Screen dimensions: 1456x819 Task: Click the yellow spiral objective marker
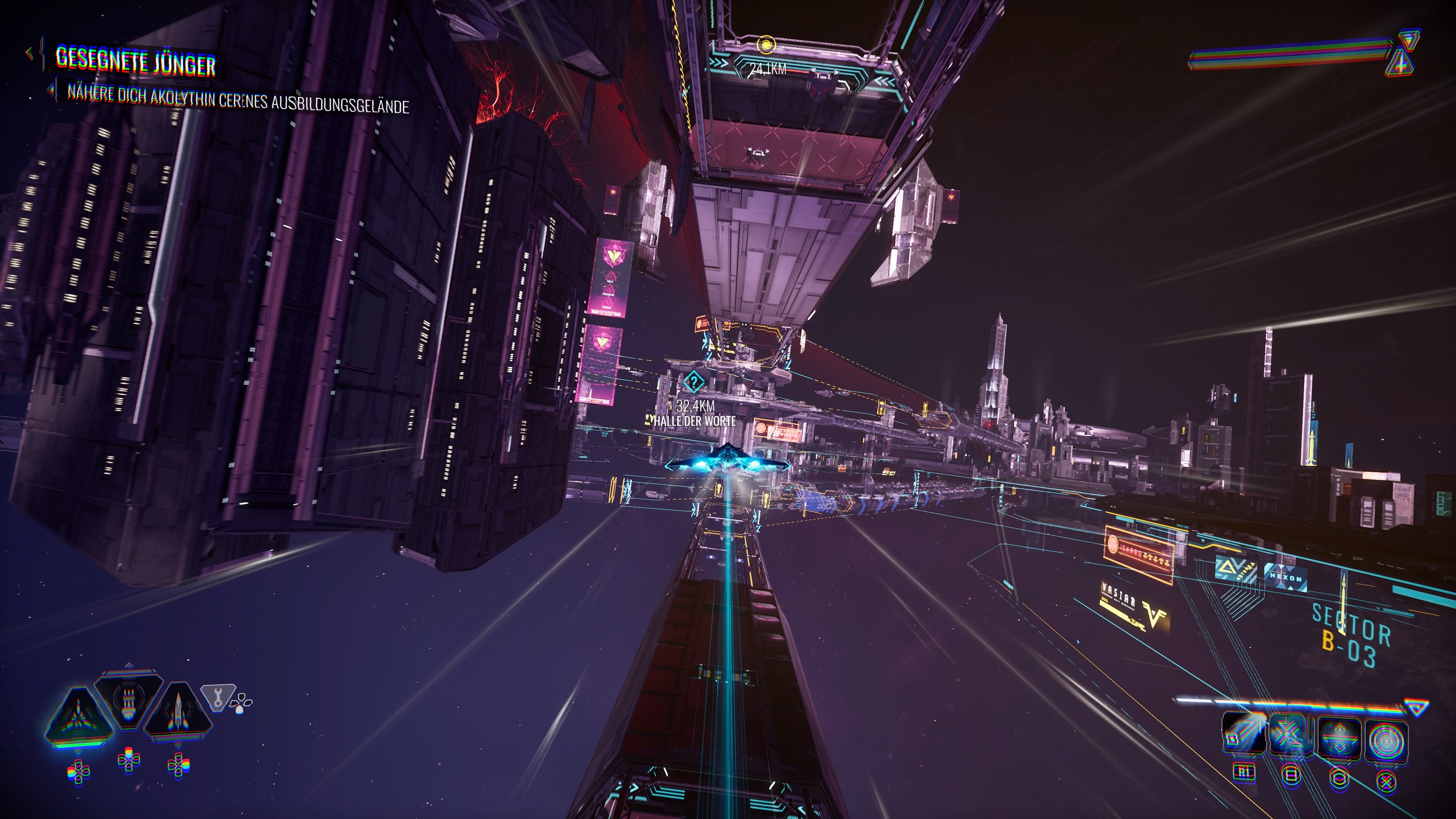(766, 44)
